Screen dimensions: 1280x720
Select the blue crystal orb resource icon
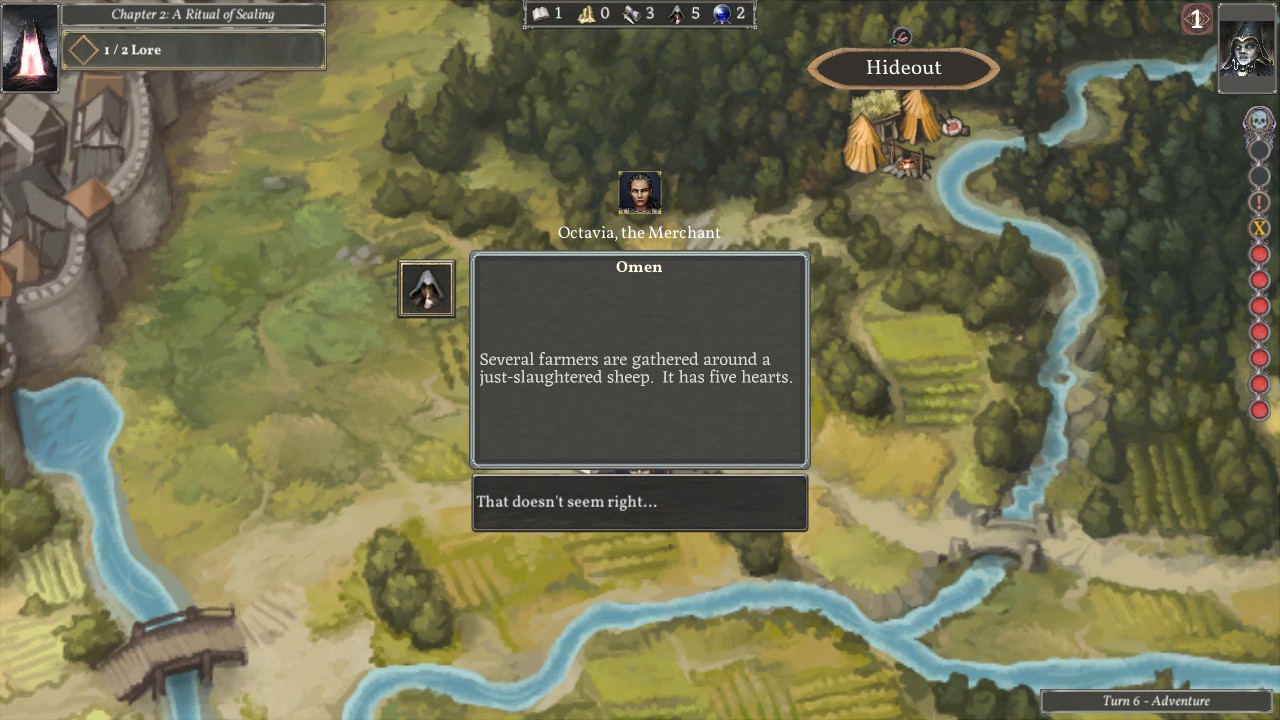click(723, 13)
